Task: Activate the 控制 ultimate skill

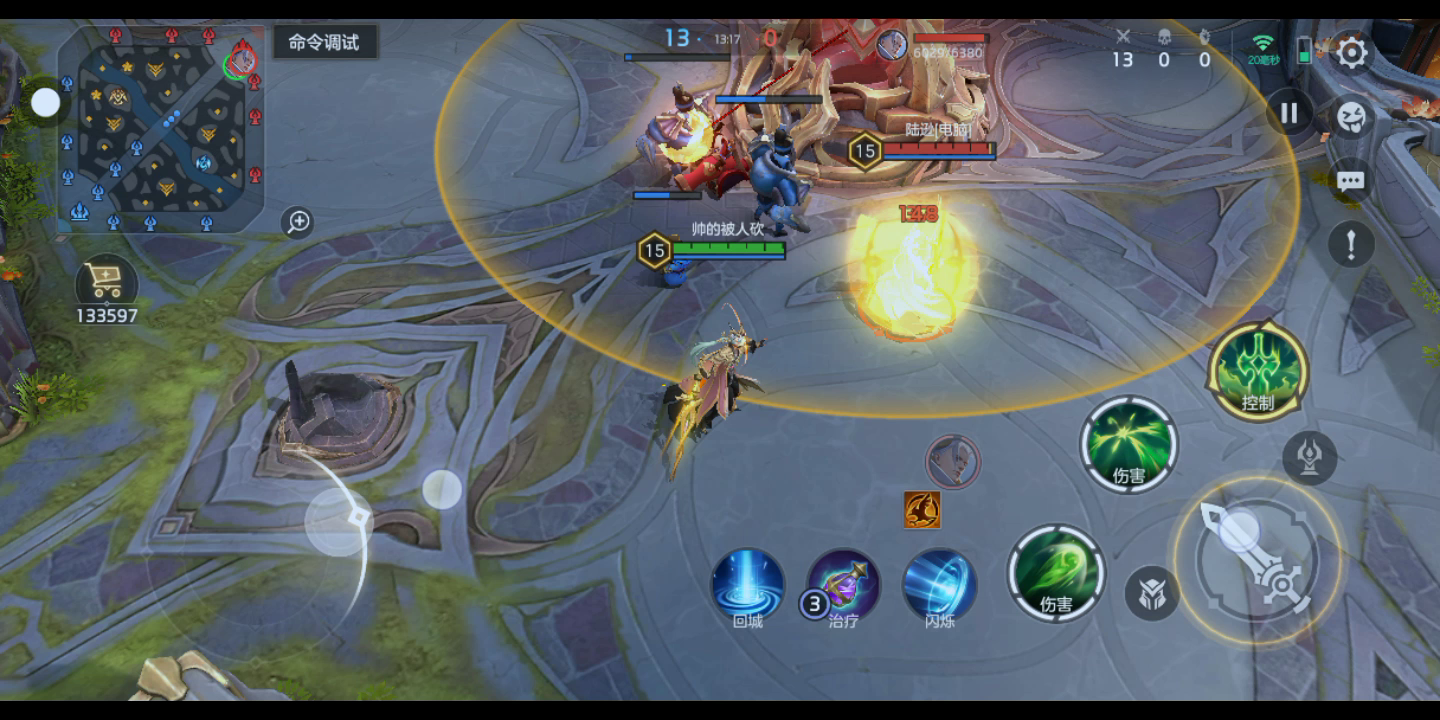Action: 1258,370
